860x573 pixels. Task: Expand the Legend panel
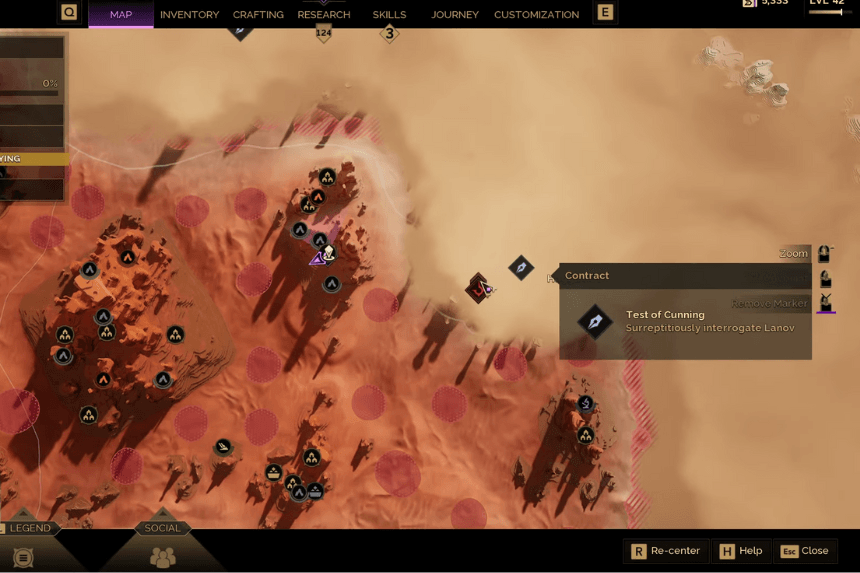[29, 528]
